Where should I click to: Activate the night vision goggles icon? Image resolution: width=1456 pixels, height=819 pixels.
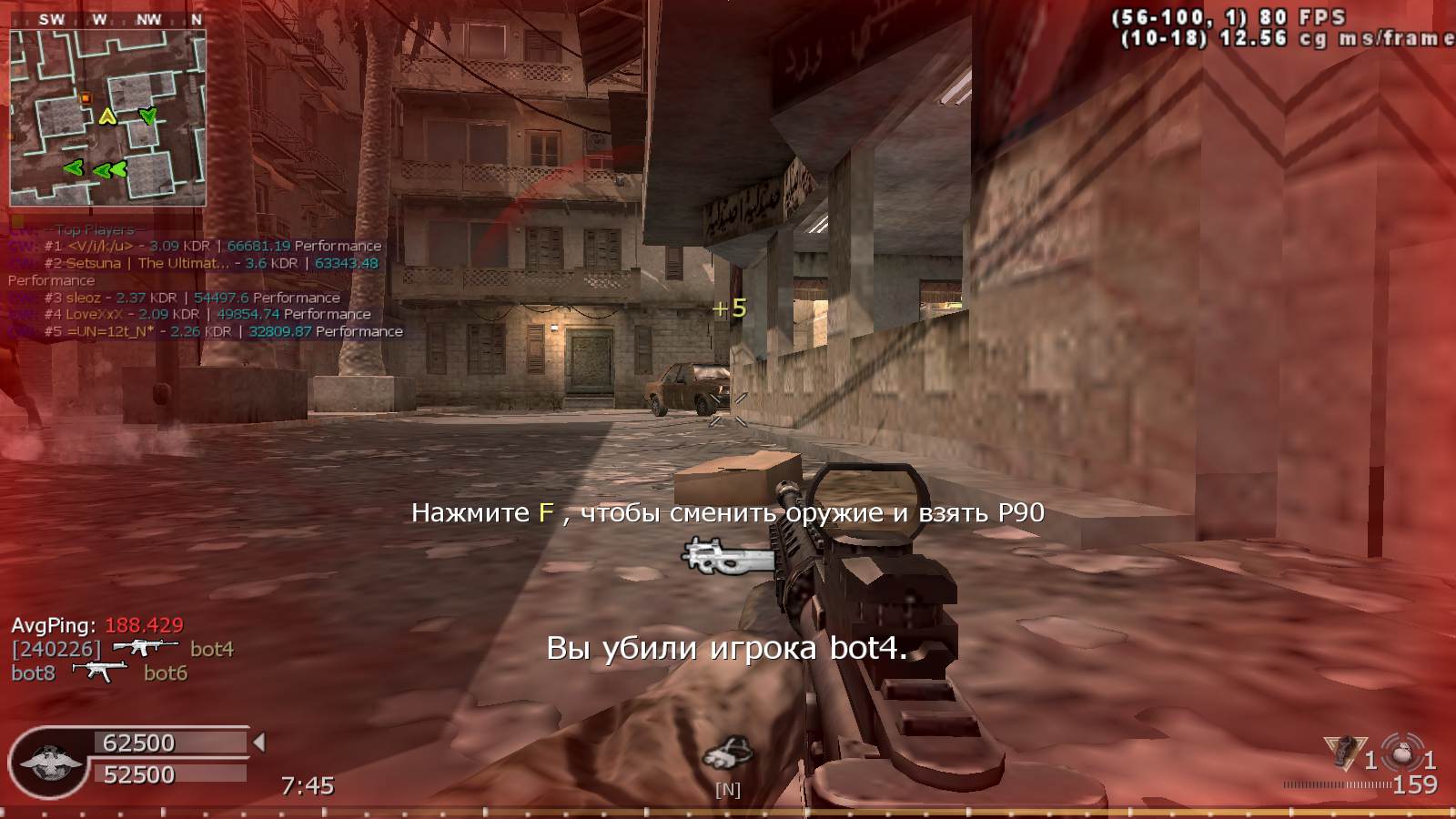pos(727,753)
